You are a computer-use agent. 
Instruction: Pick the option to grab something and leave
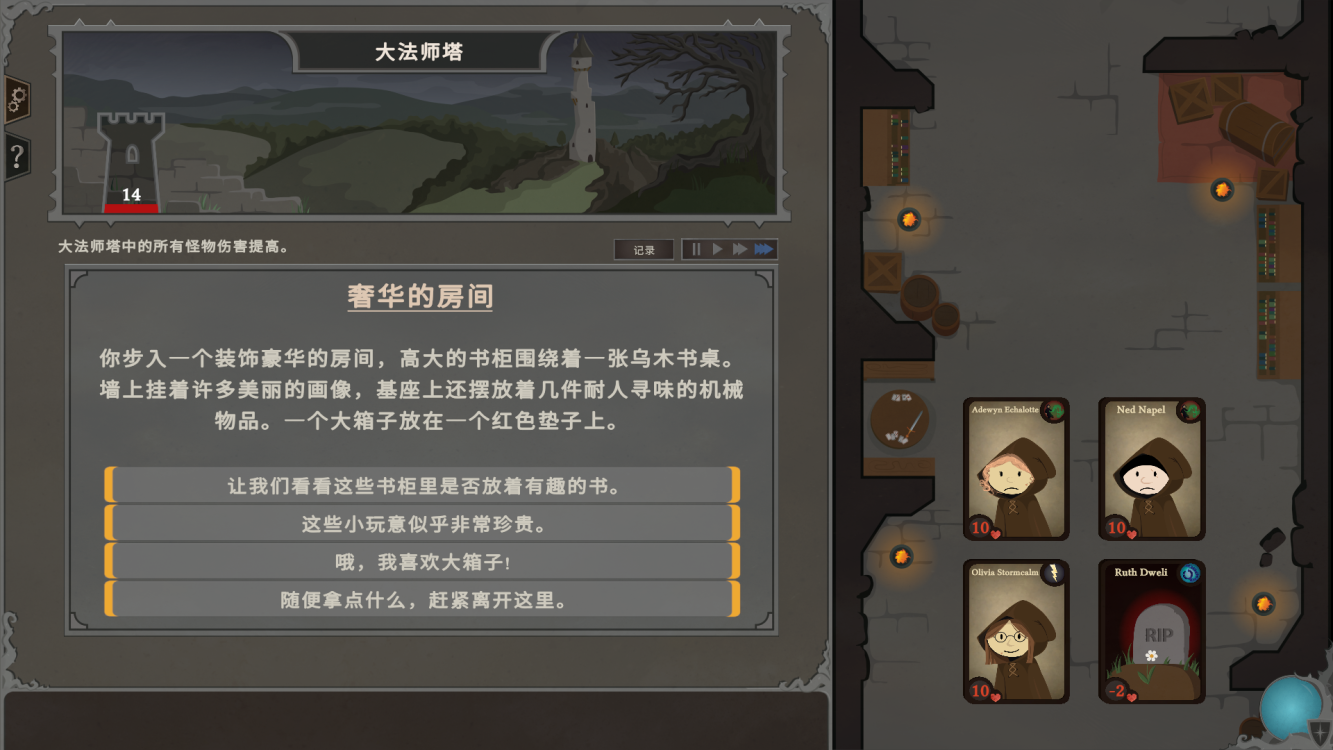(x=420, y=598)
